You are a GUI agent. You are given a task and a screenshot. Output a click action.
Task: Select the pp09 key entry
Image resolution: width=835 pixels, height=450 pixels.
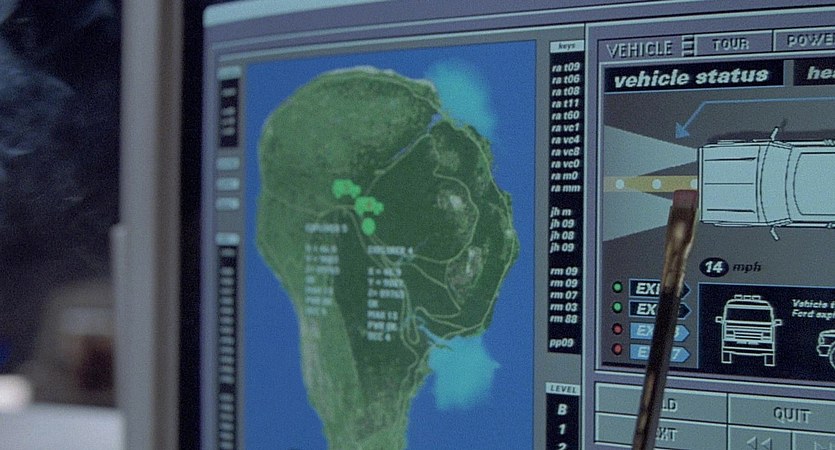click(562, 343)
